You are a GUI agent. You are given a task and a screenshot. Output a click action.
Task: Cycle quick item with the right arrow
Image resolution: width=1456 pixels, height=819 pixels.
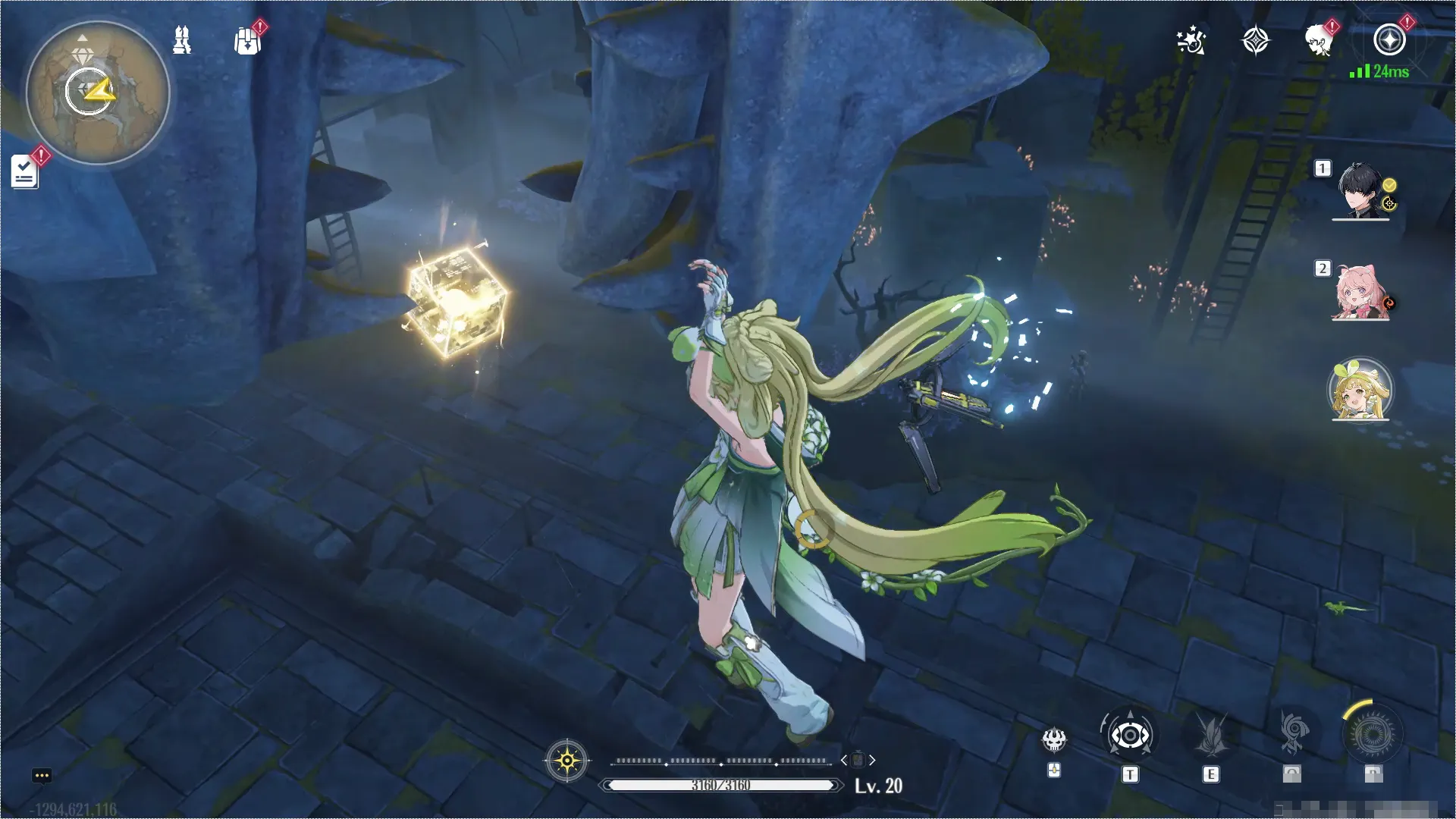coord(873,760)
